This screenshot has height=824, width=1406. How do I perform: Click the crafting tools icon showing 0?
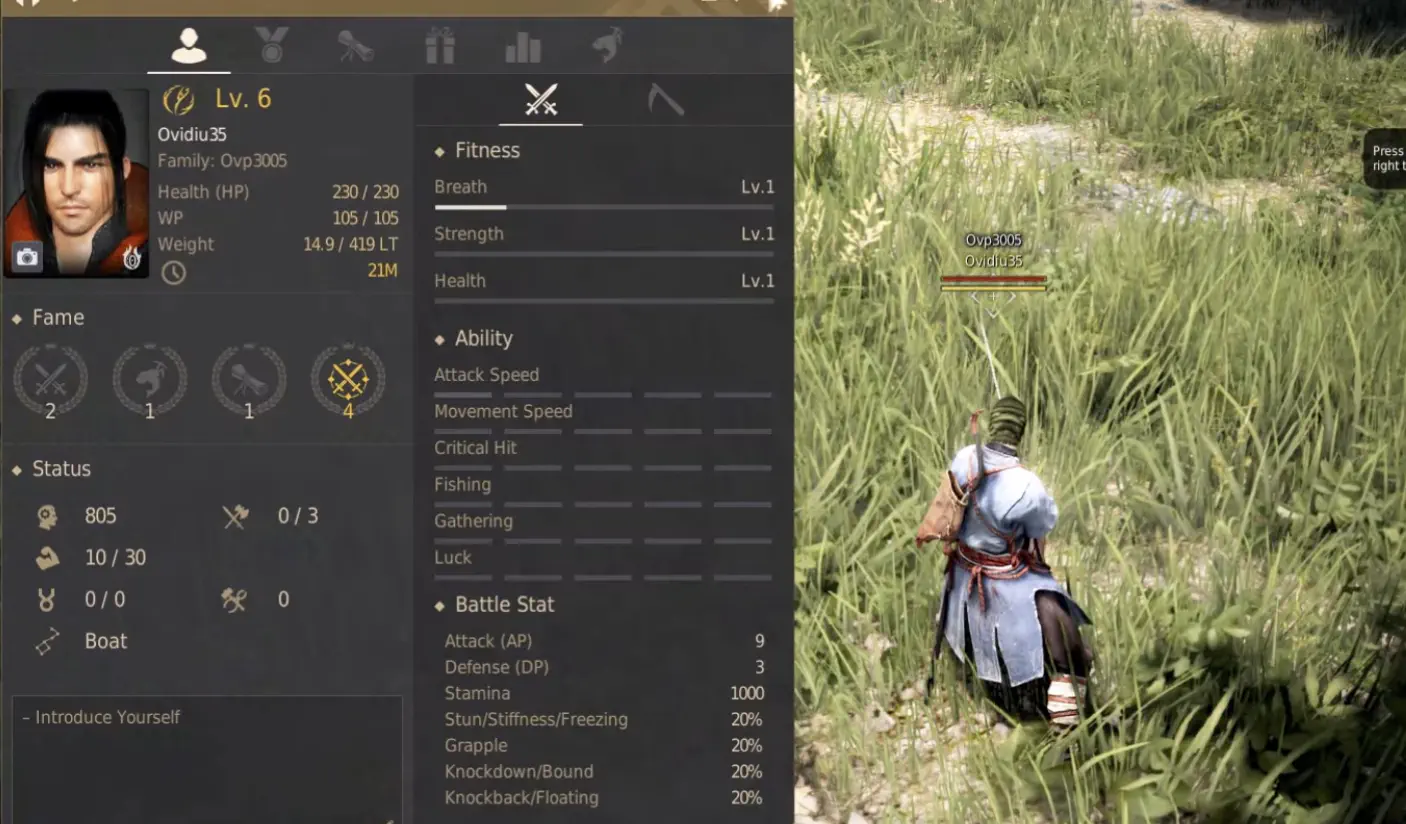(x=236, y=598)
